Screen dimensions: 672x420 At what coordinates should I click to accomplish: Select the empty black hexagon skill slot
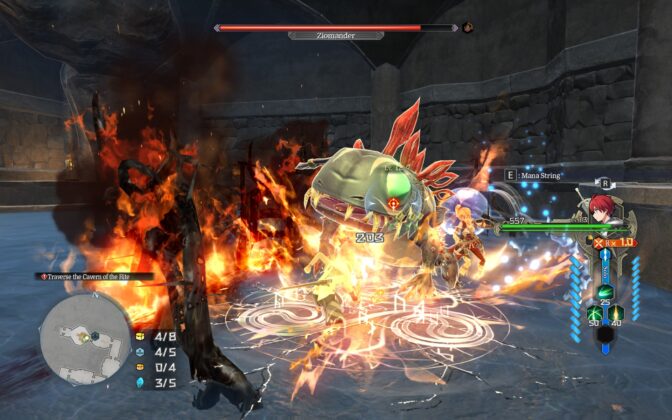click(x=605, y=335)
